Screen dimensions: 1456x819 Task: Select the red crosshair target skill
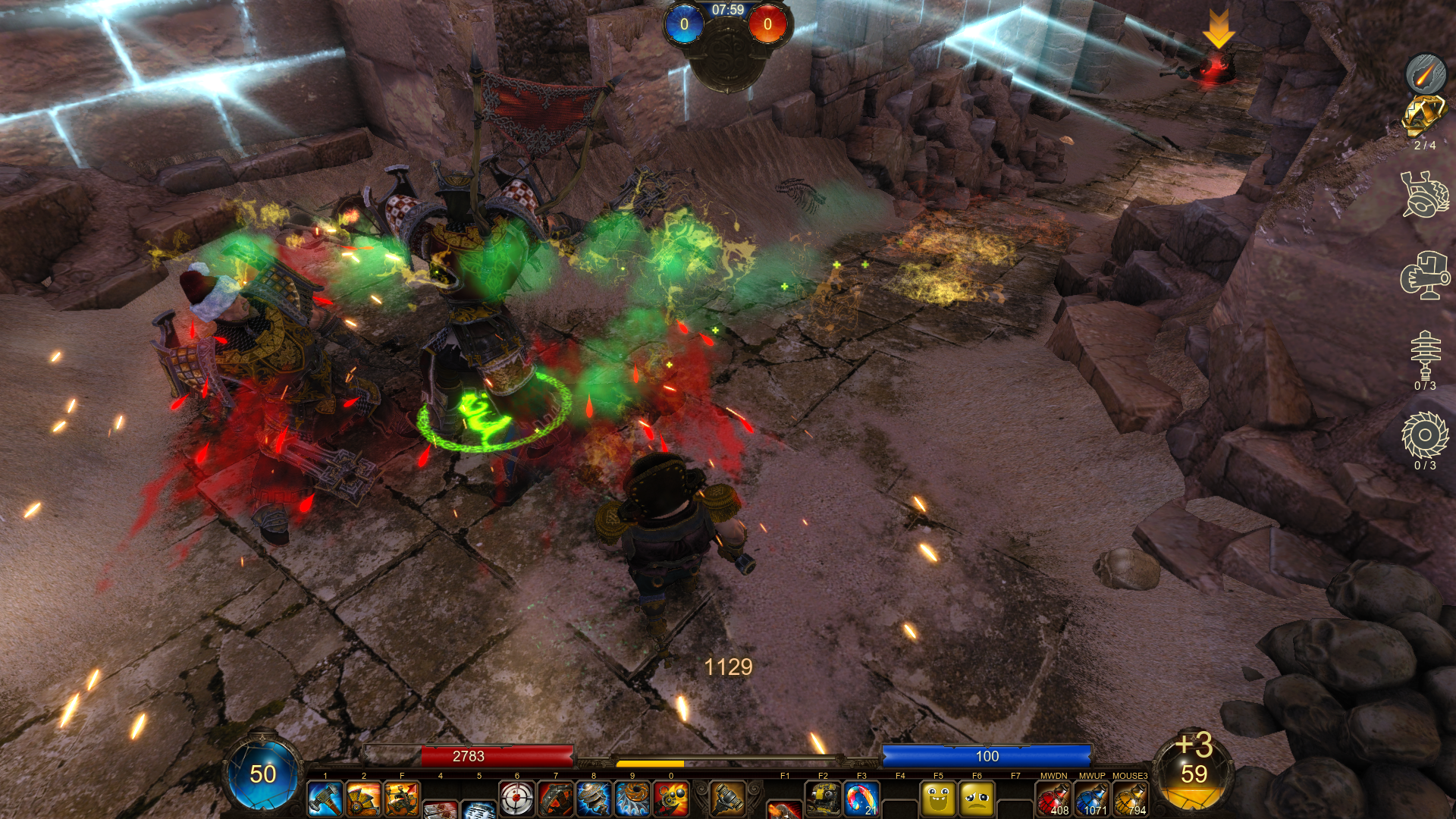point(517,799)
